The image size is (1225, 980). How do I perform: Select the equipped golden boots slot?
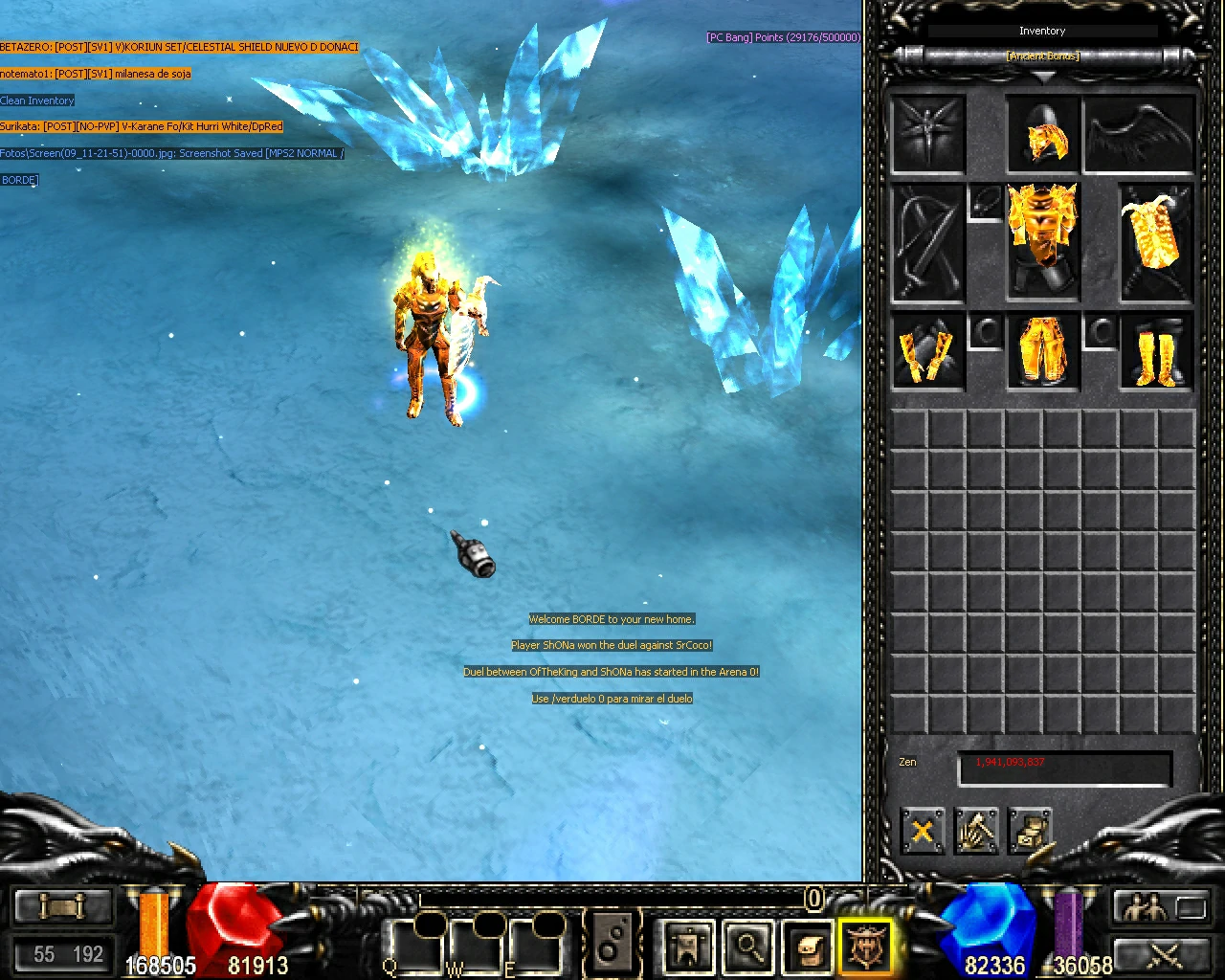pyautogui.click(x=1155, y=353)
